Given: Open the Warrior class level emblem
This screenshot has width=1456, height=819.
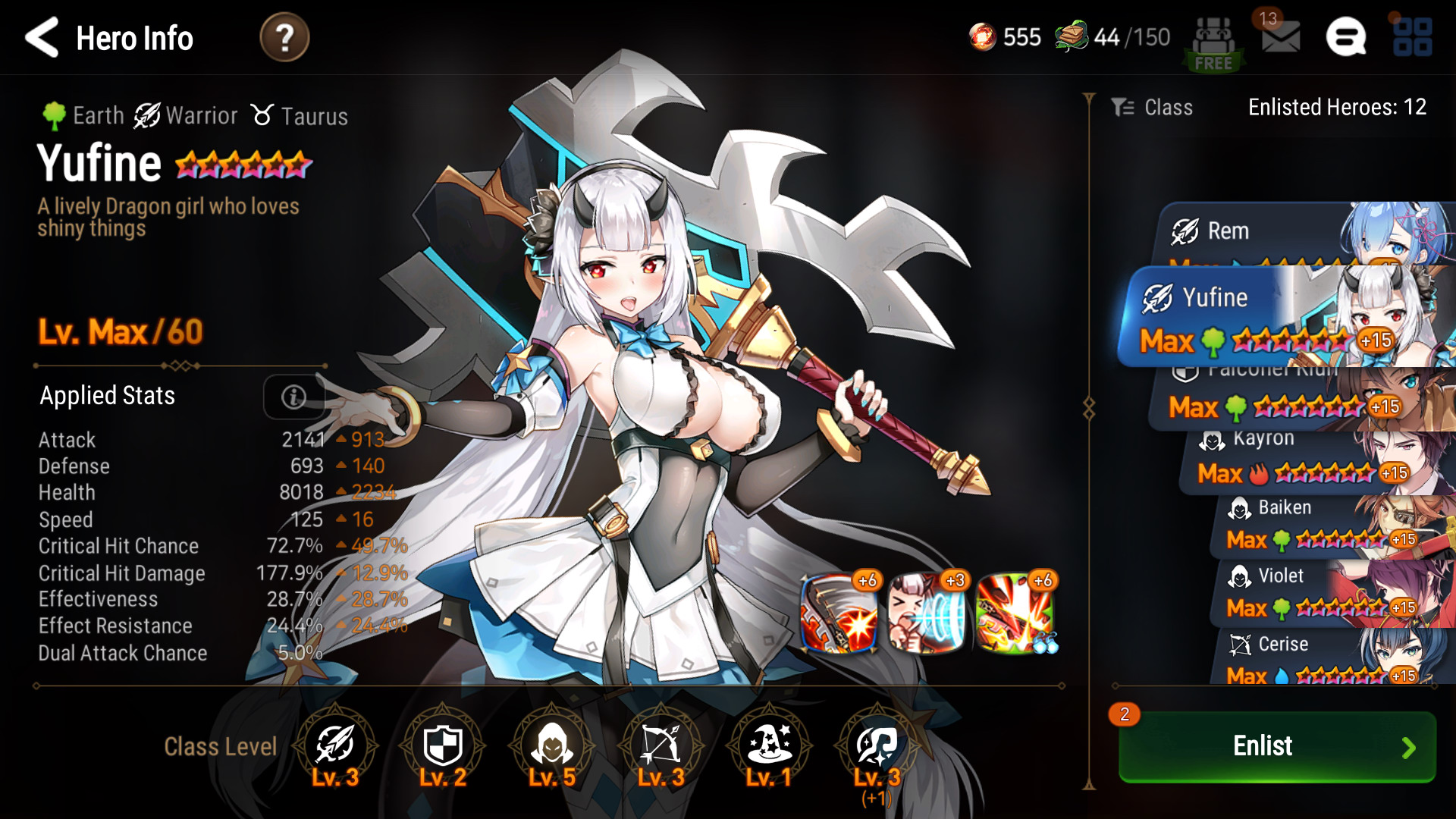Looking at the screenshot, I should pos(334,746).
